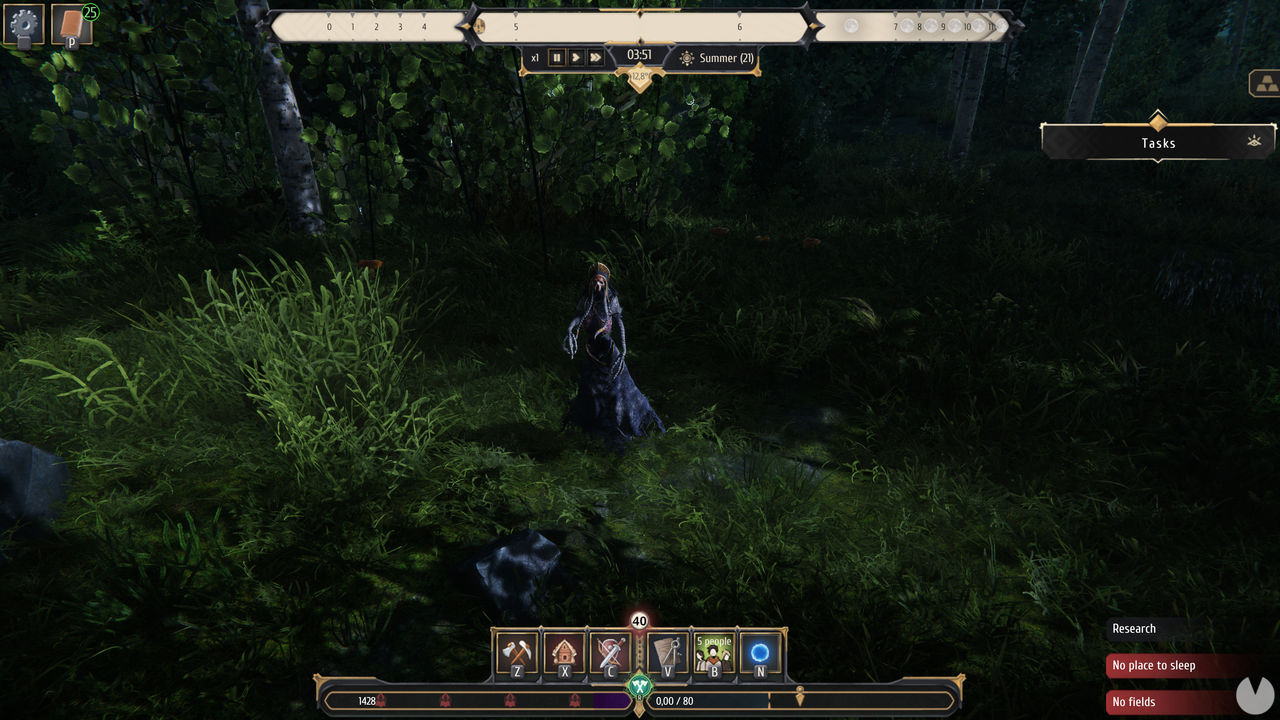Click the Summer (21) season indicator
This screenshot has width=1280, height=720.
[x=716, y=58]
